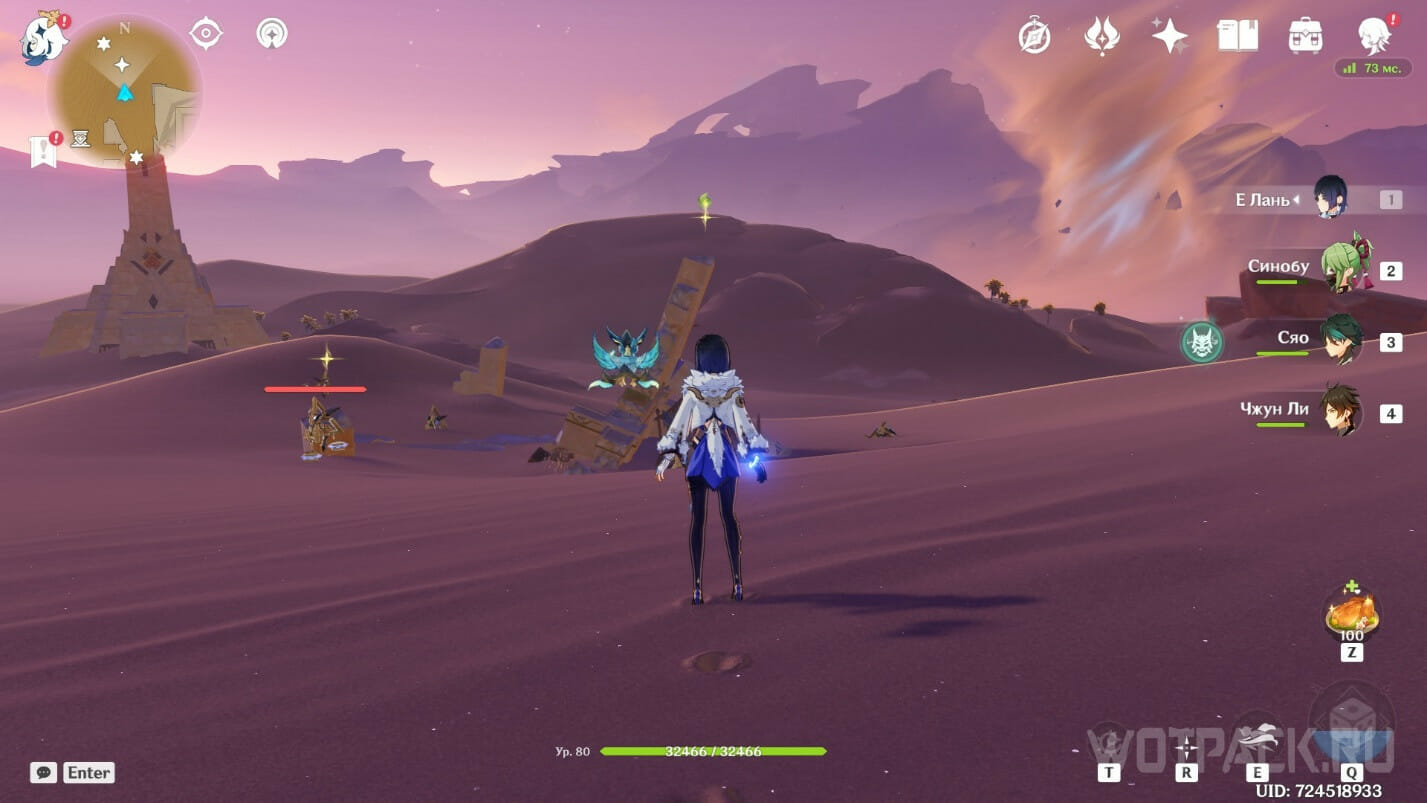
Task: Open the Battle Pass icon
Action: click(1101, 36)
